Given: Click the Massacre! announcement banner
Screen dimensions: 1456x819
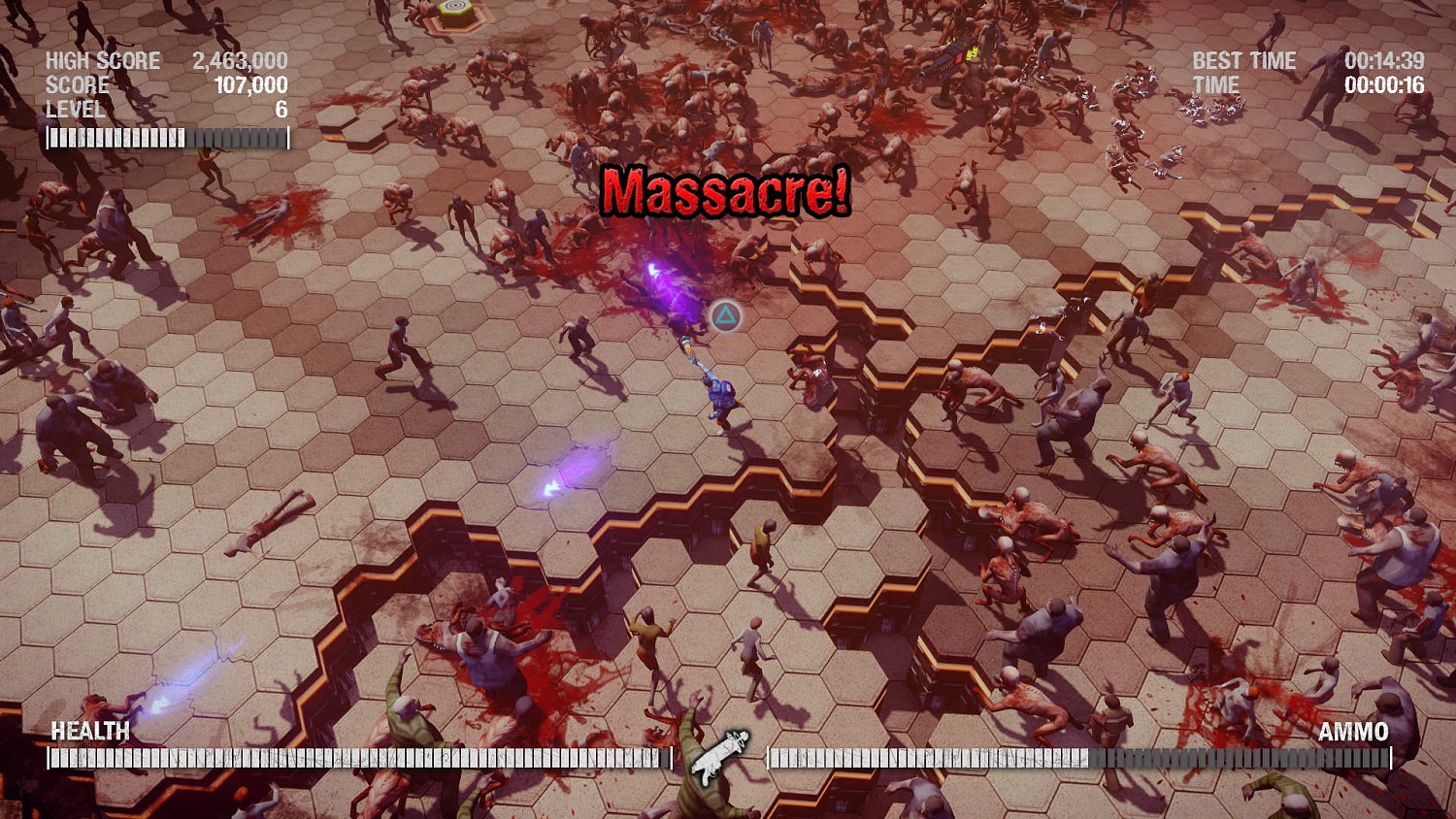Looking at the screenshot, I should pyautogui.click(x=726, y=190).
